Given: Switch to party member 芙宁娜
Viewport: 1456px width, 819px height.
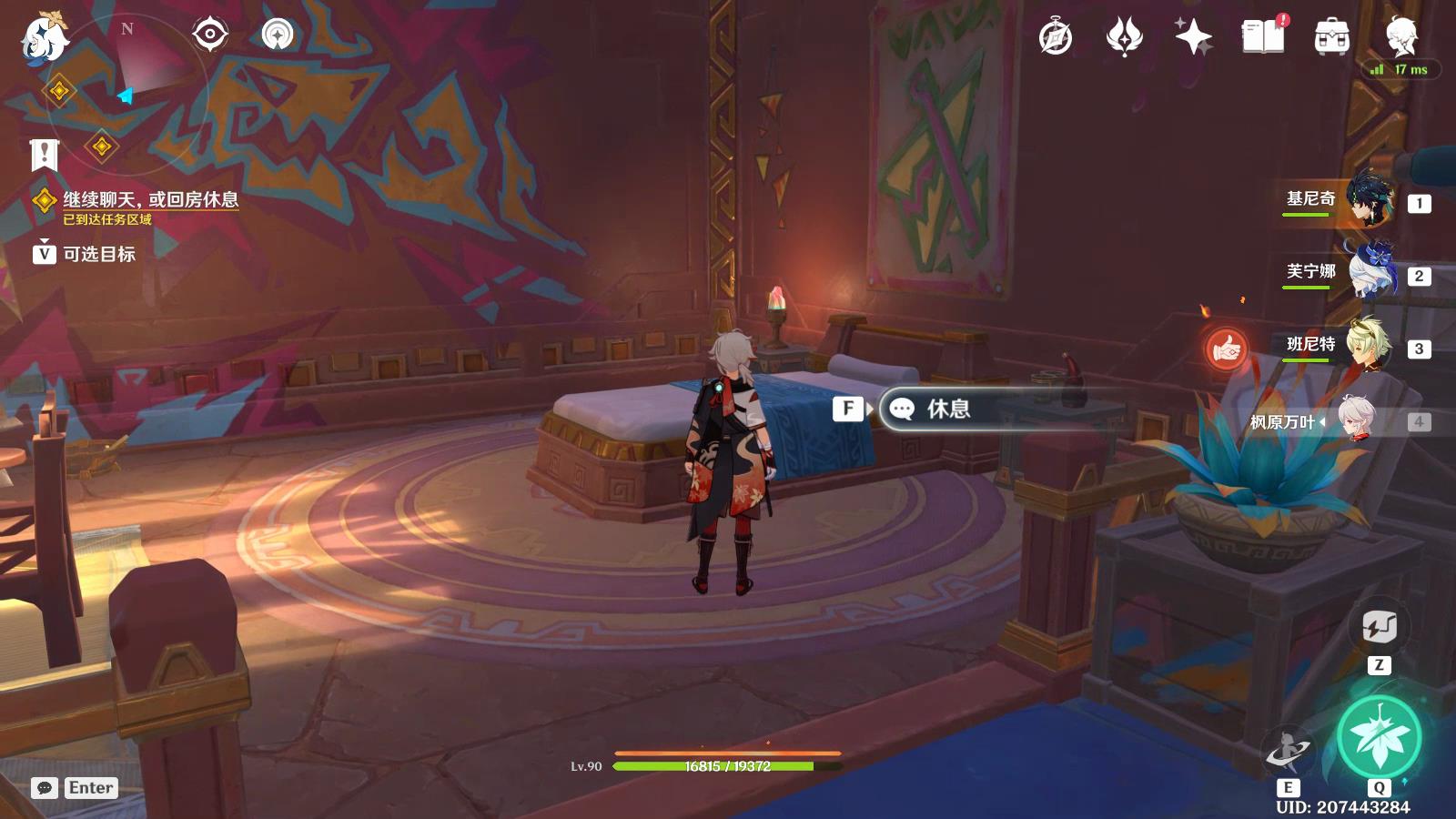Looking at the screenshot, I should [1369, 272].
